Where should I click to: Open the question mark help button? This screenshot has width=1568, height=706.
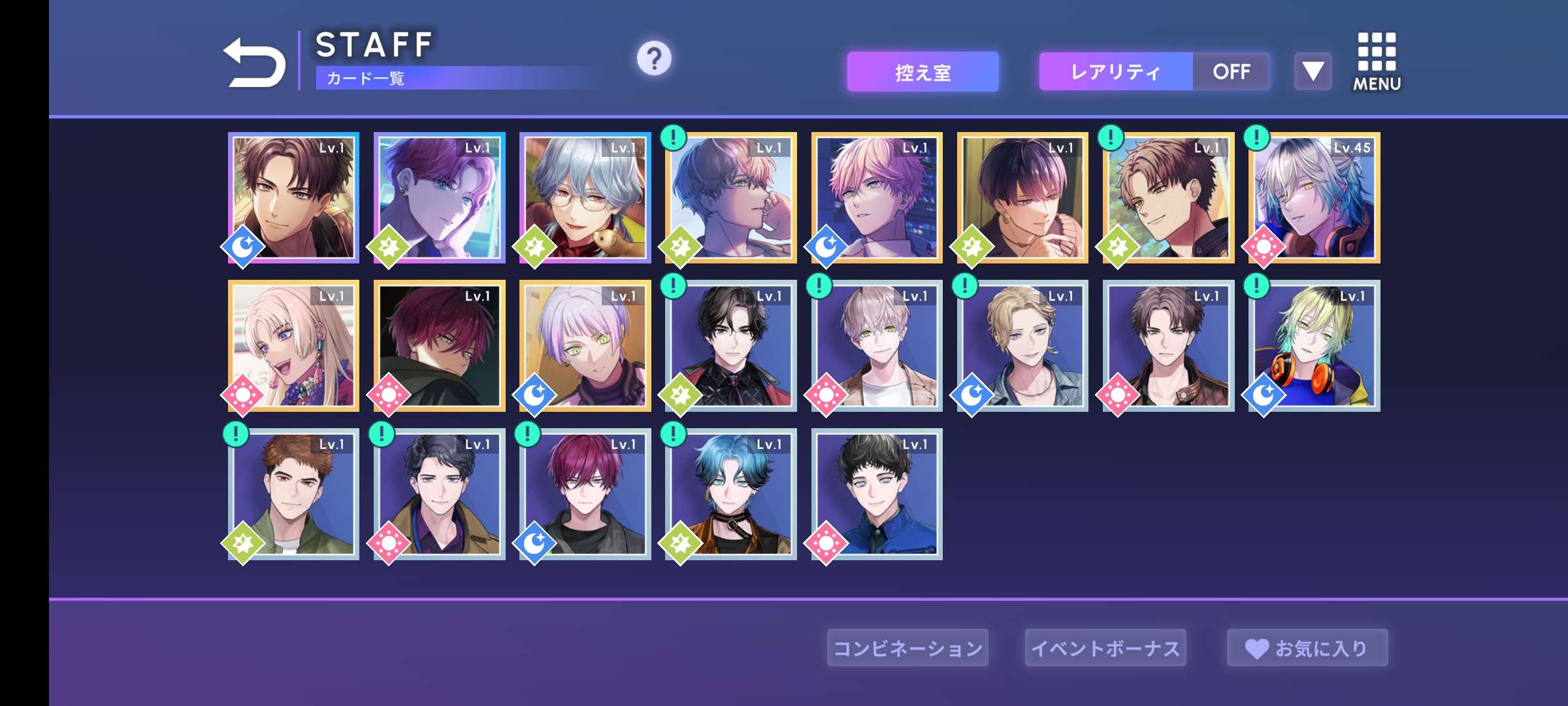(x=654, y=59)
